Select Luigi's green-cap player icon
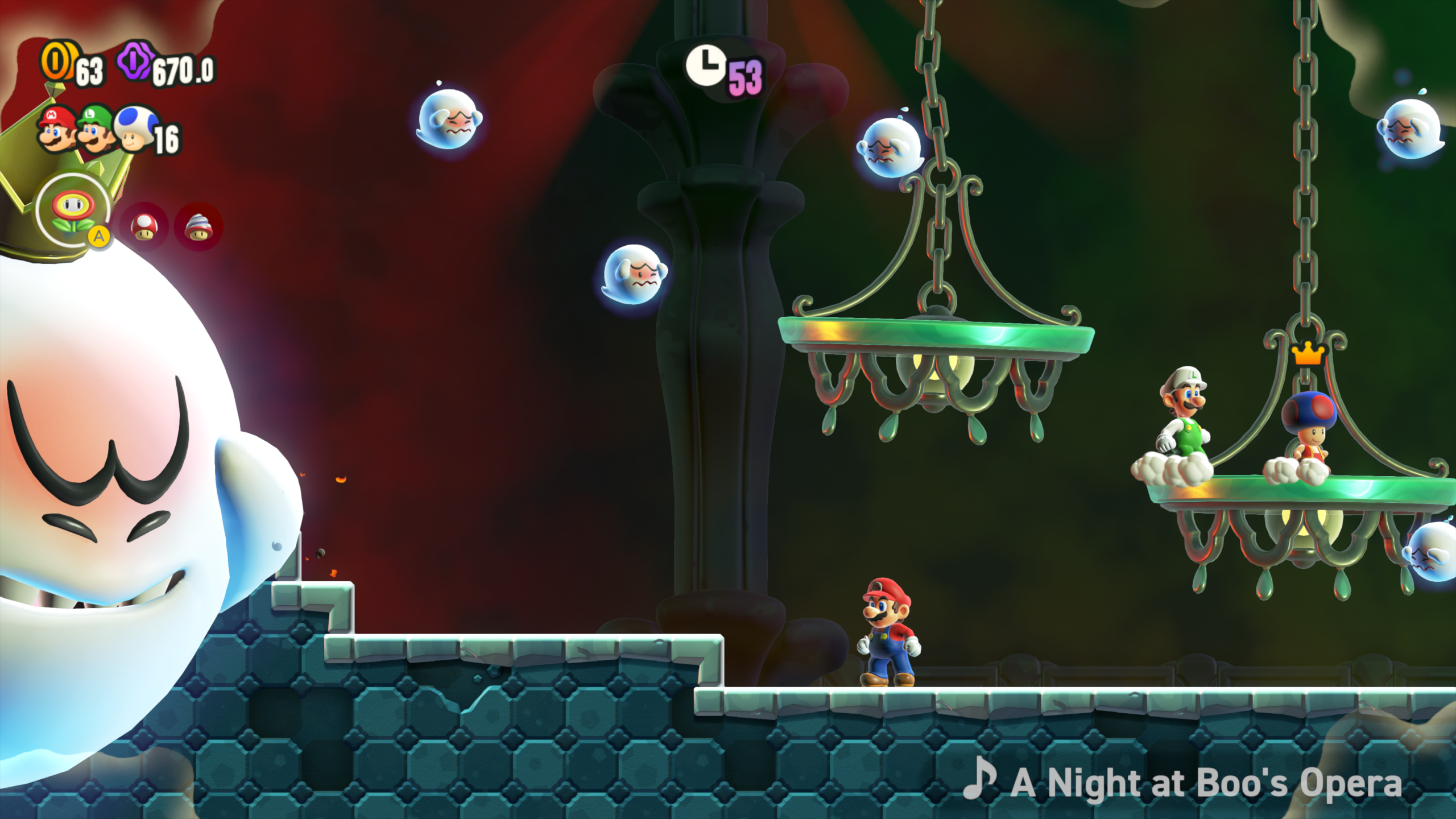This screenshot has height=819, width=1456. (96, 129)
